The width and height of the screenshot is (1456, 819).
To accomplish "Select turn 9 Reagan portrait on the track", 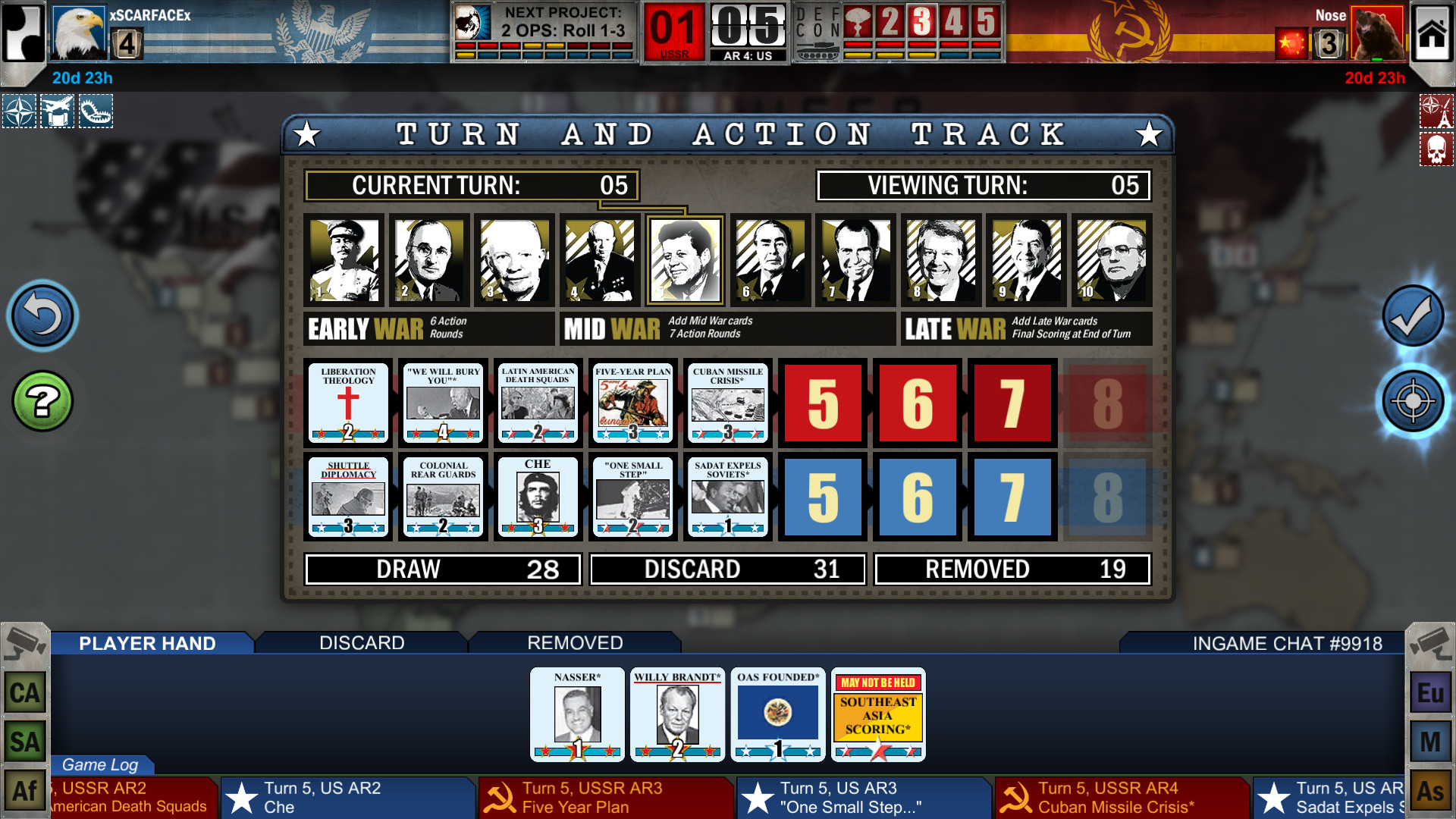I will pos(1026,259).
